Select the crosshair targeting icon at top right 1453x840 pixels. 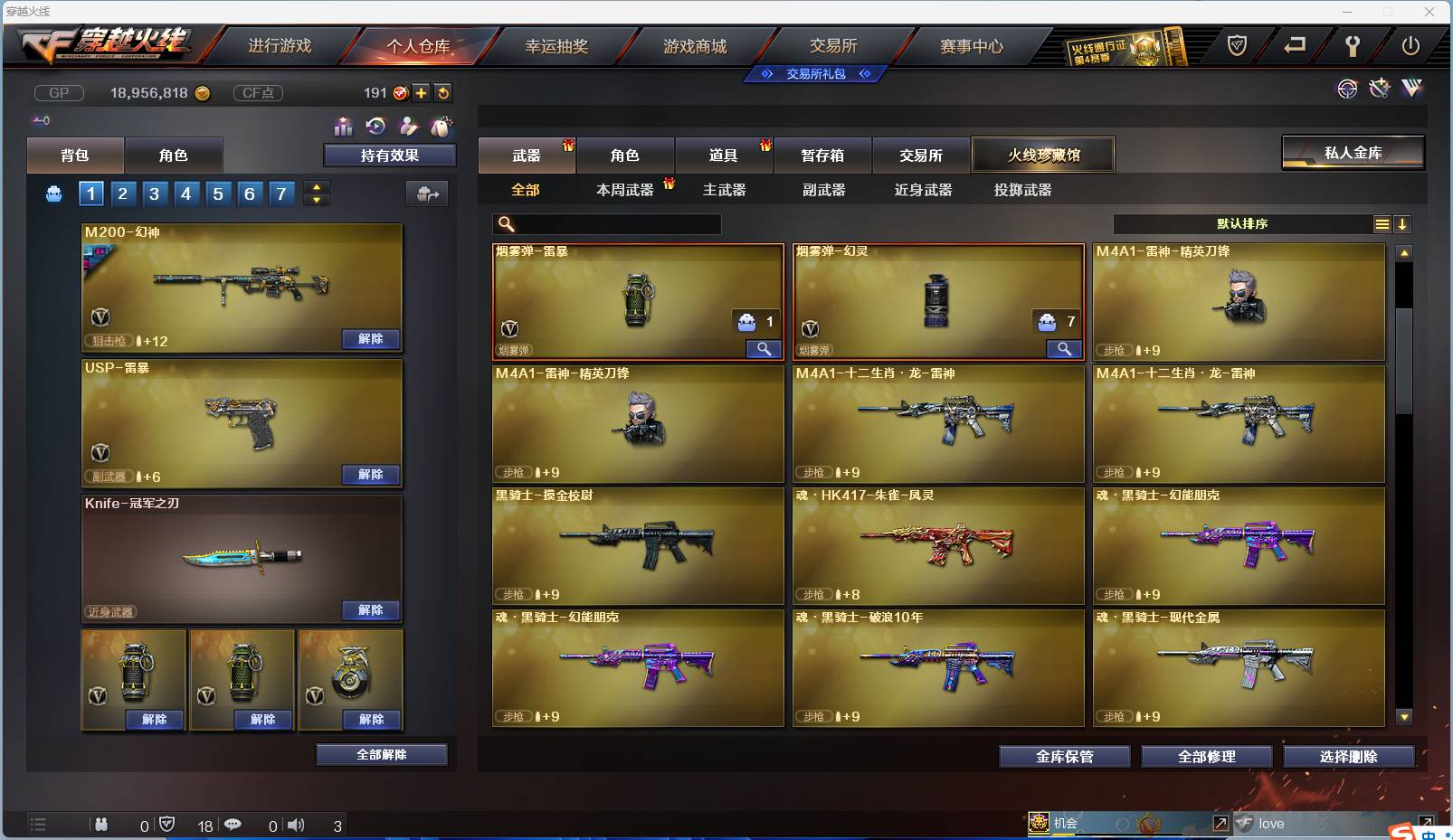[1348, 90]
